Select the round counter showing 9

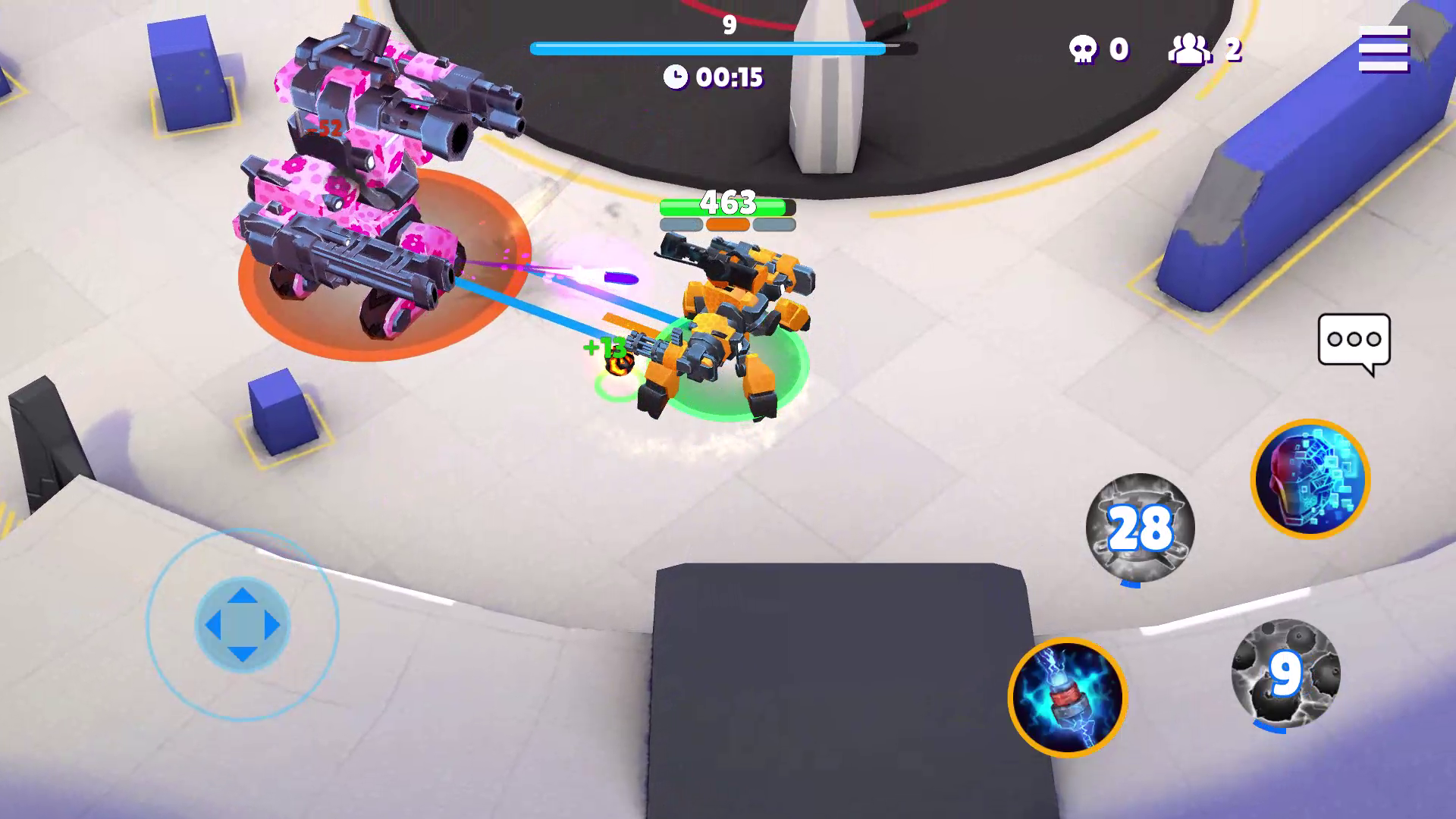point(727,24)
